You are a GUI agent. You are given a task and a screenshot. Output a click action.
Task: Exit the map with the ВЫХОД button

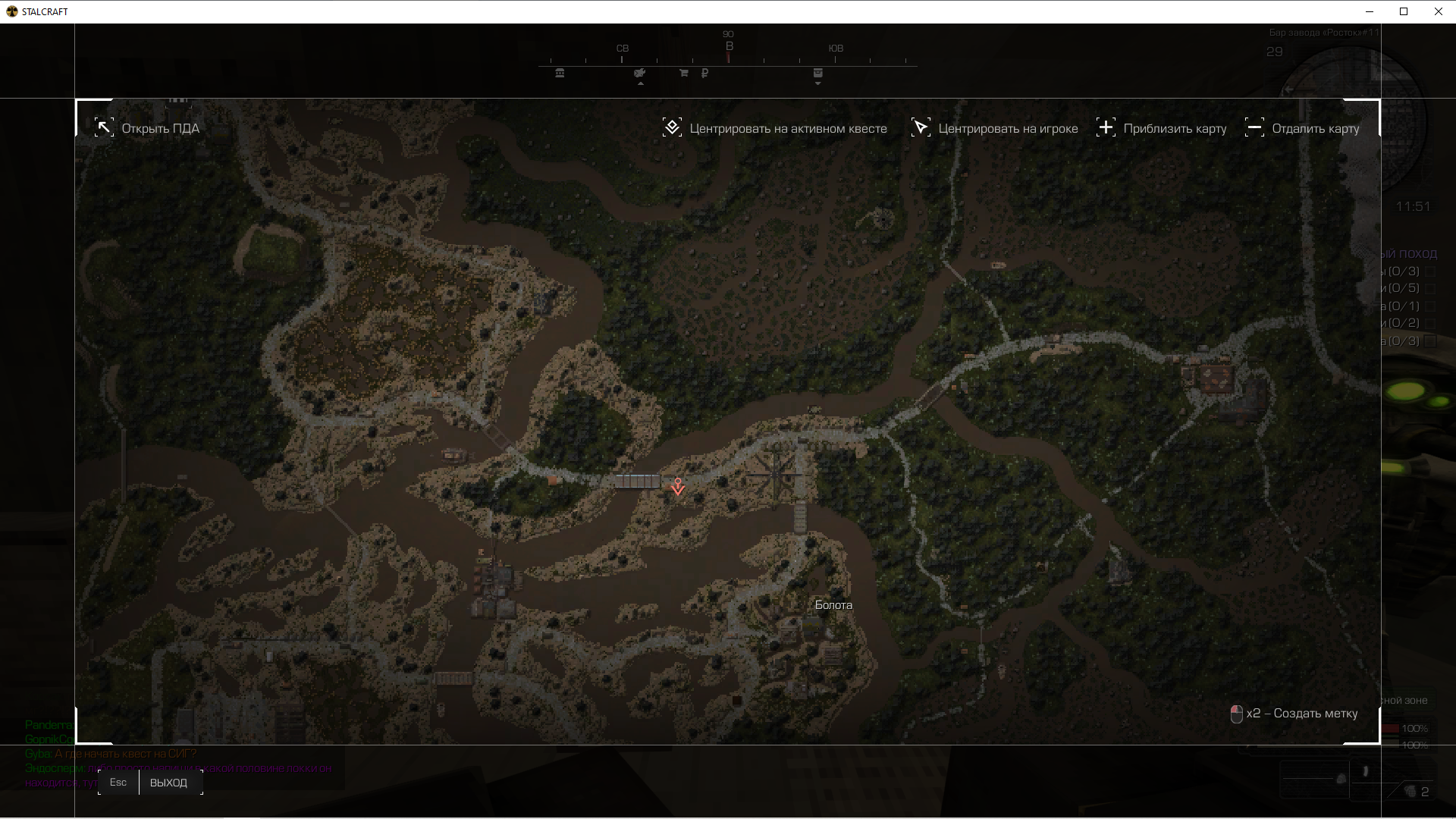click(168, 783)
